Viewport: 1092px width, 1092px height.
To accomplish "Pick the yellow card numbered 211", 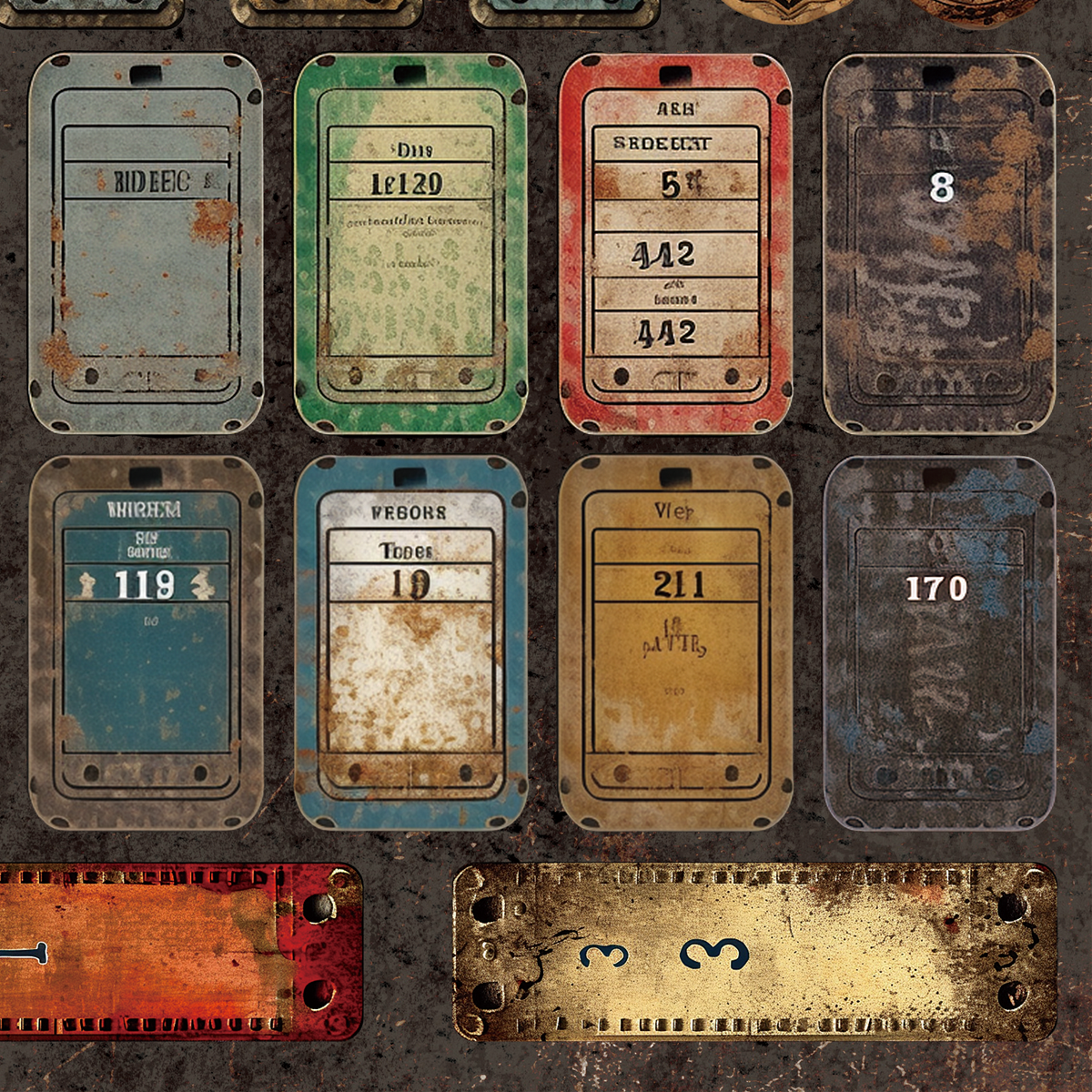I will coord(675,642).
